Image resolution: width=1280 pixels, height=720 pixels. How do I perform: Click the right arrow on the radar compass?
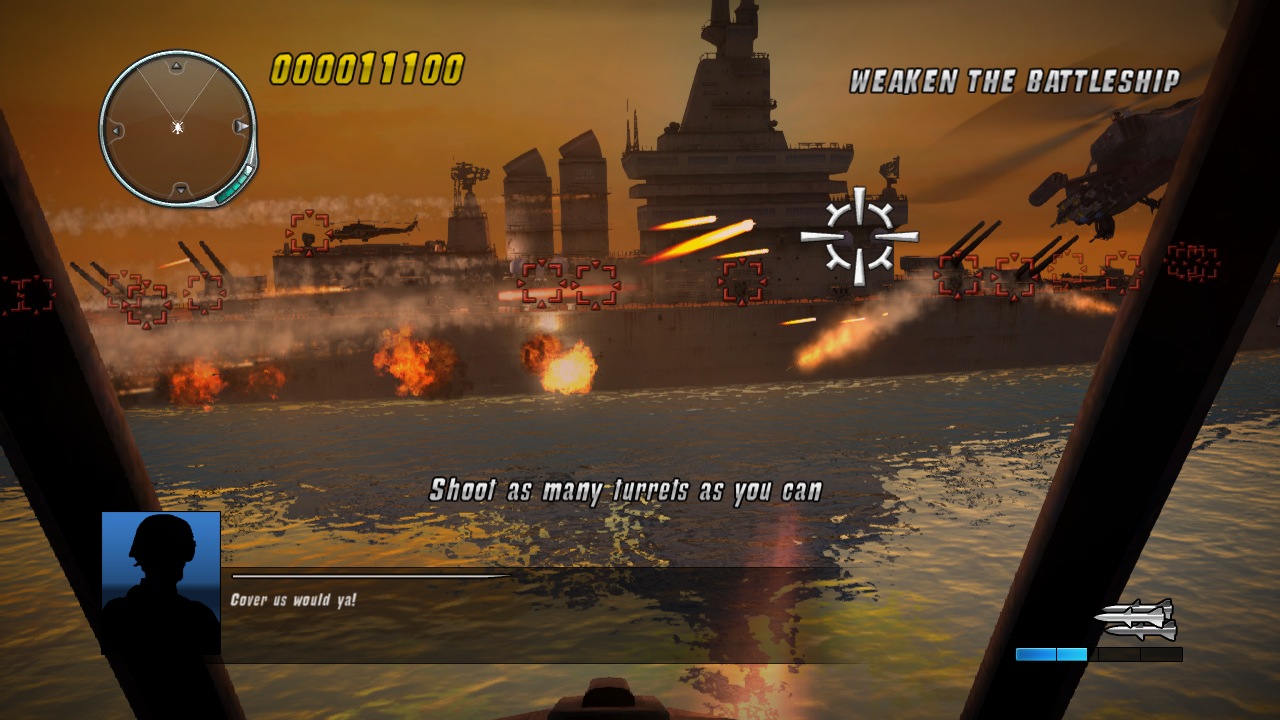pyautogui.click(x=240, y=128)
